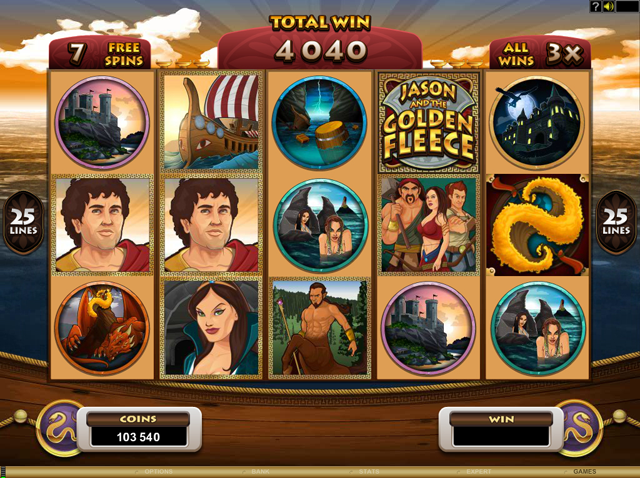Toggle sound with the speaker icon
The height and width of the screenshot is (478, 640).
pyautogui.click(x=609, y=7)
